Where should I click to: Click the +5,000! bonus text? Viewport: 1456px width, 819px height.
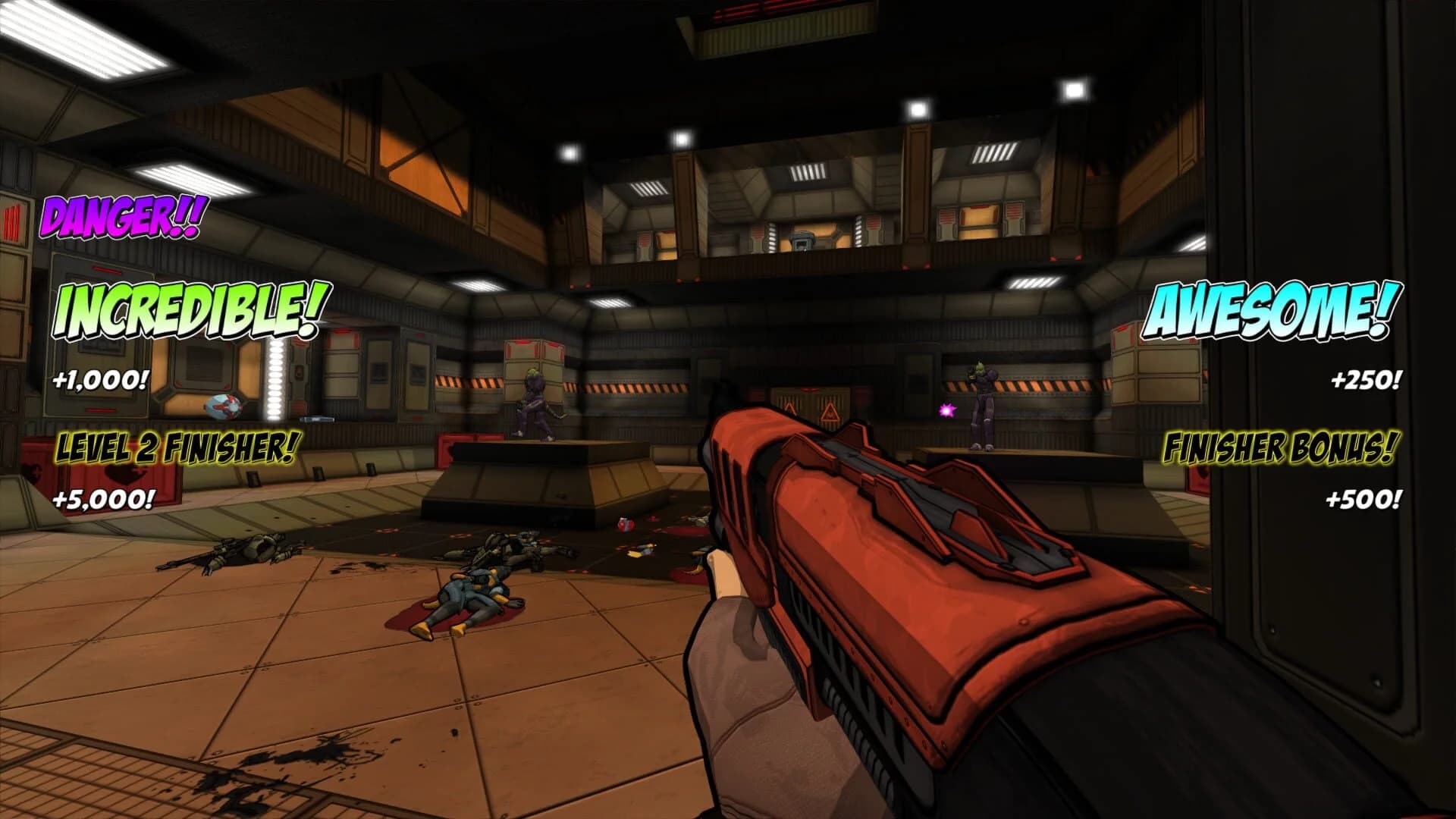pos(104,499)
